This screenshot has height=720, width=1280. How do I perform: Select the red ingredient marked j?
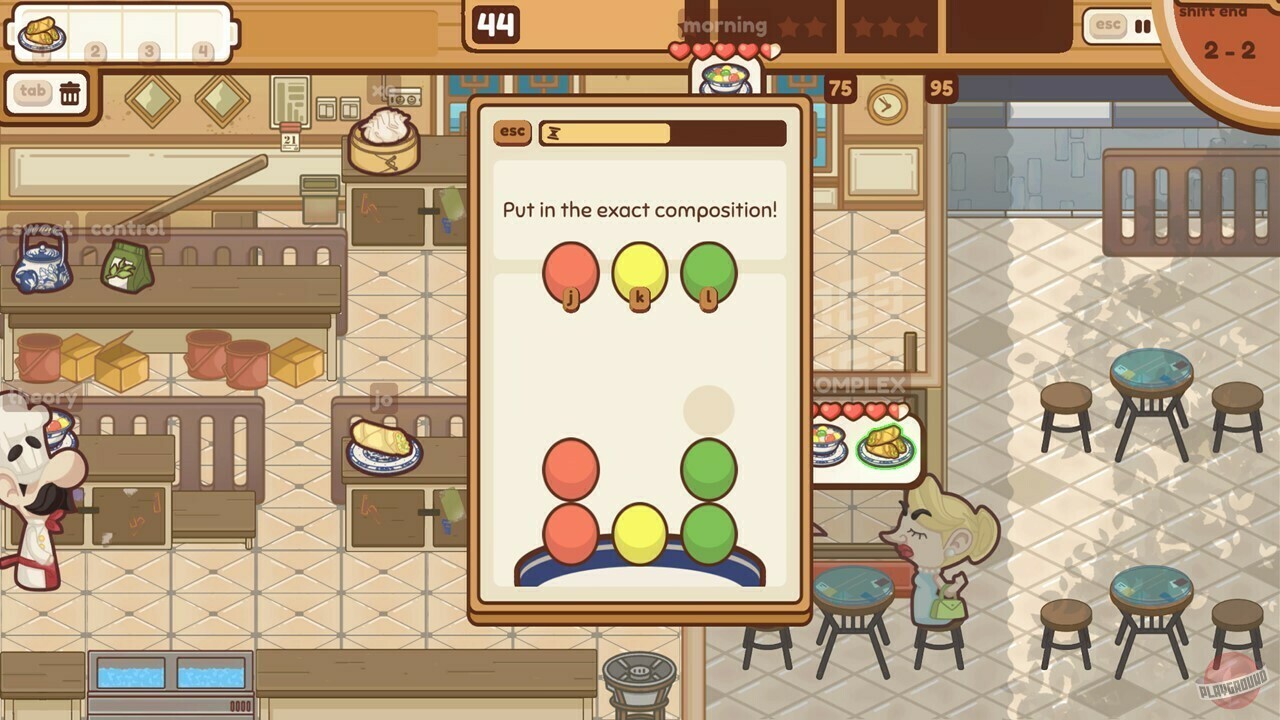point(570,272)
